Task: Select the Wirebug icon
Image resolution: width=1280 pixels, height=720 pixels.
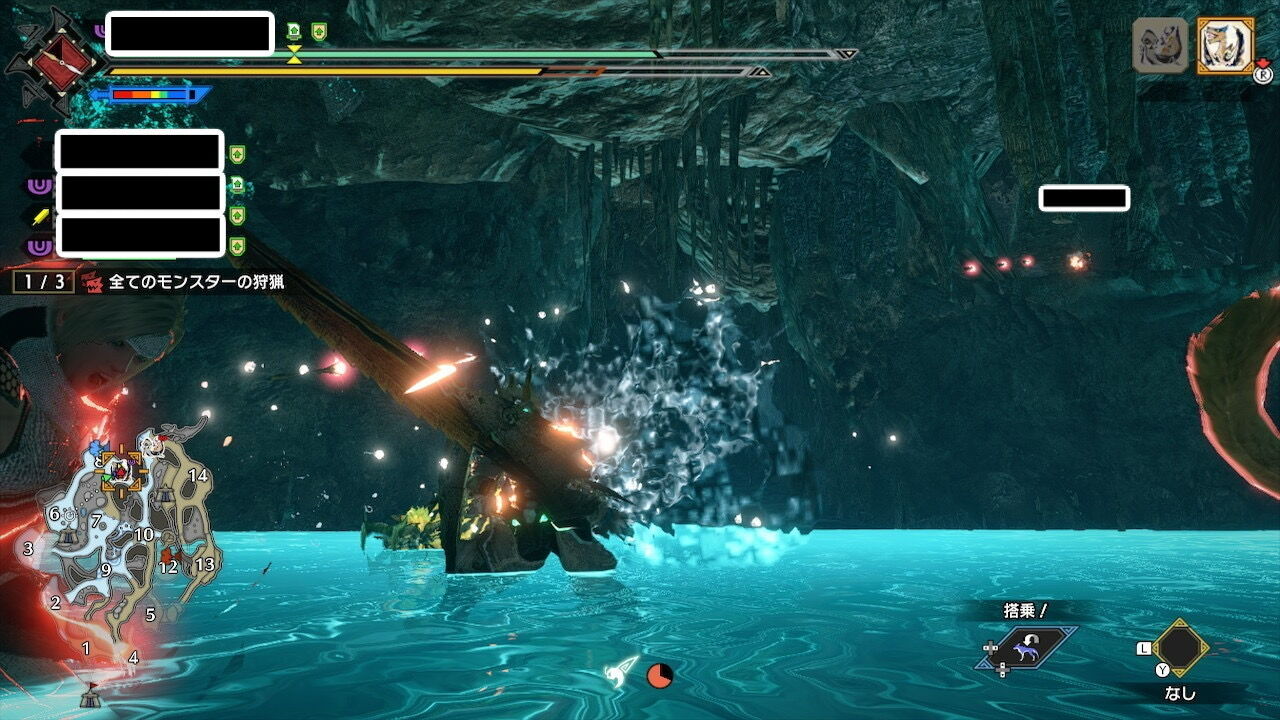Action: coord(622,673)
